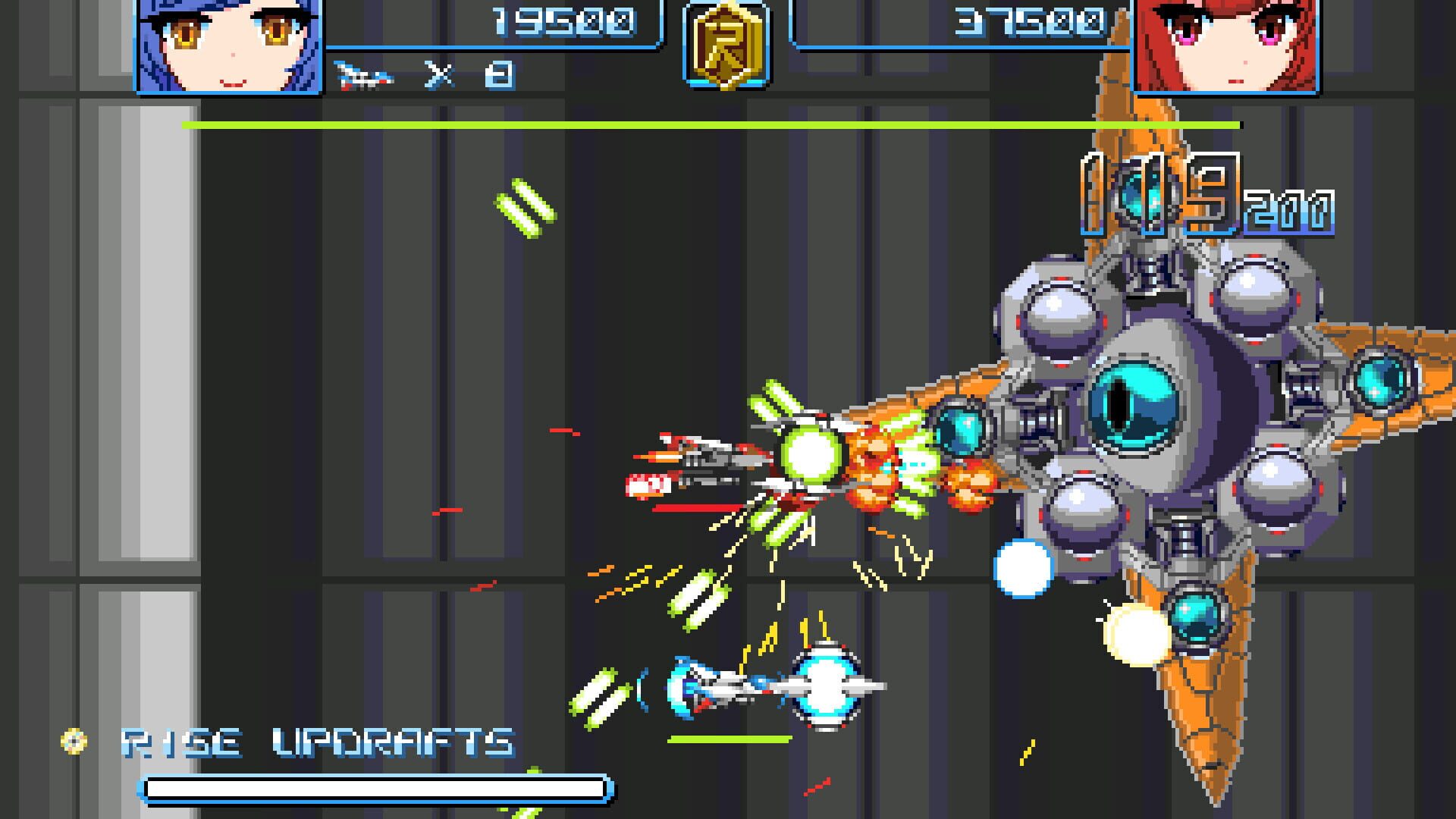Select the golden medal emblem at top center

pyautogui.click(x=726, y=47)
